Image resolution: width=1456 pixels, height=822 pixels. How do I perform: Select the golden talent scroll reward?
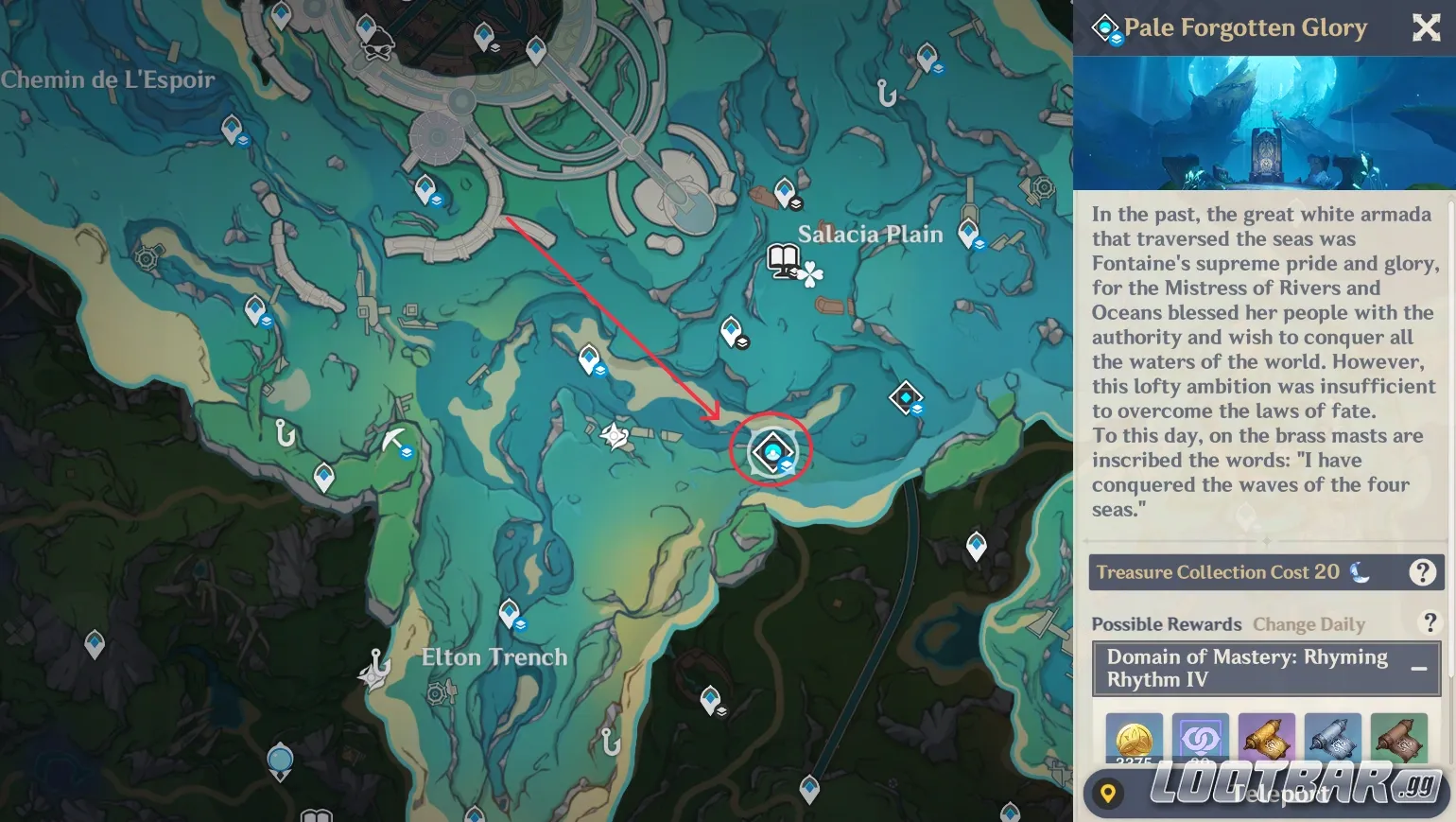click(x=1266, y=740)
